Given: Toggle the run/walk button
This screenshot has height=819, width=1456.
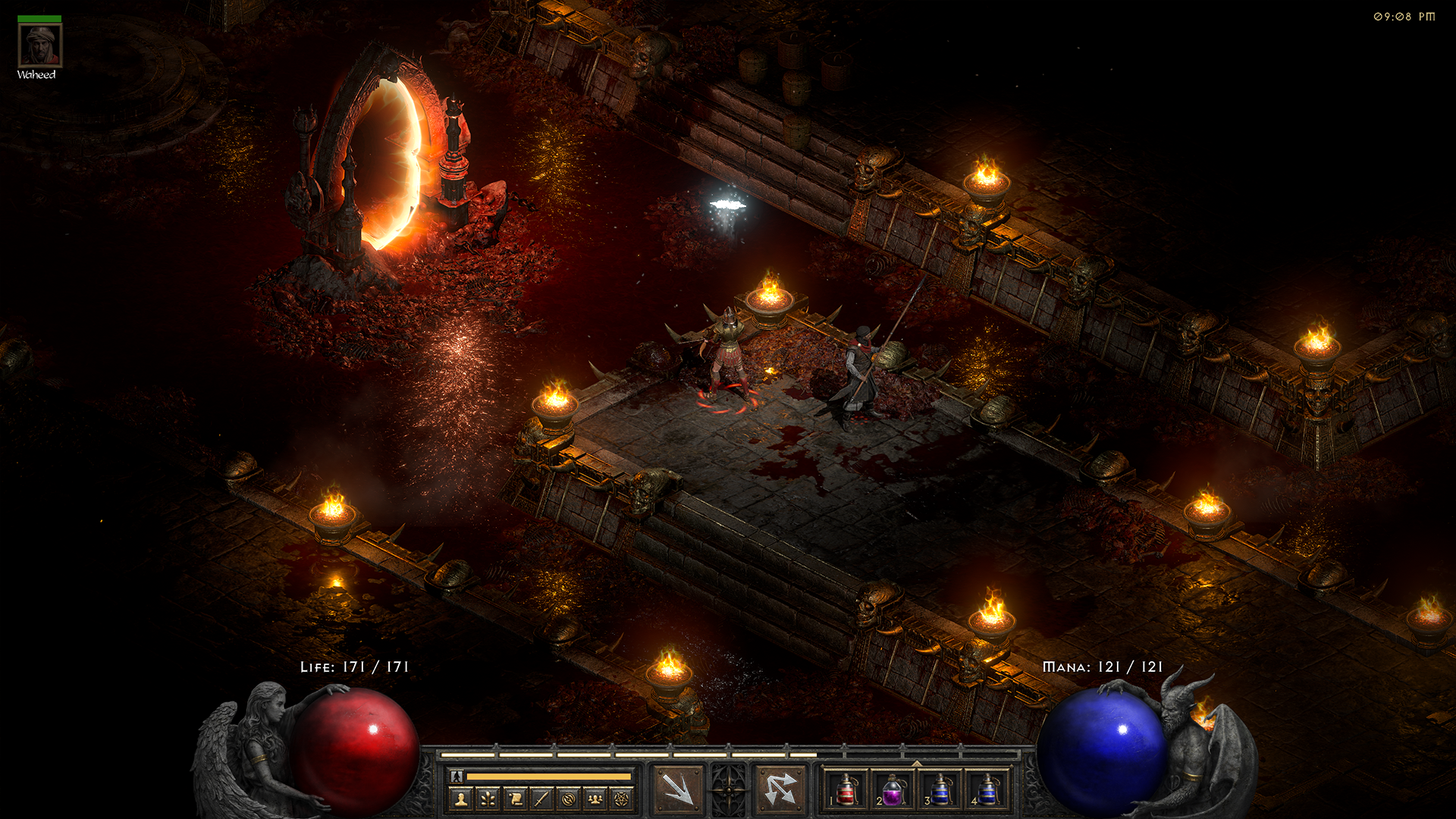Looking at the screenshot, I should (x=457, y=777).
